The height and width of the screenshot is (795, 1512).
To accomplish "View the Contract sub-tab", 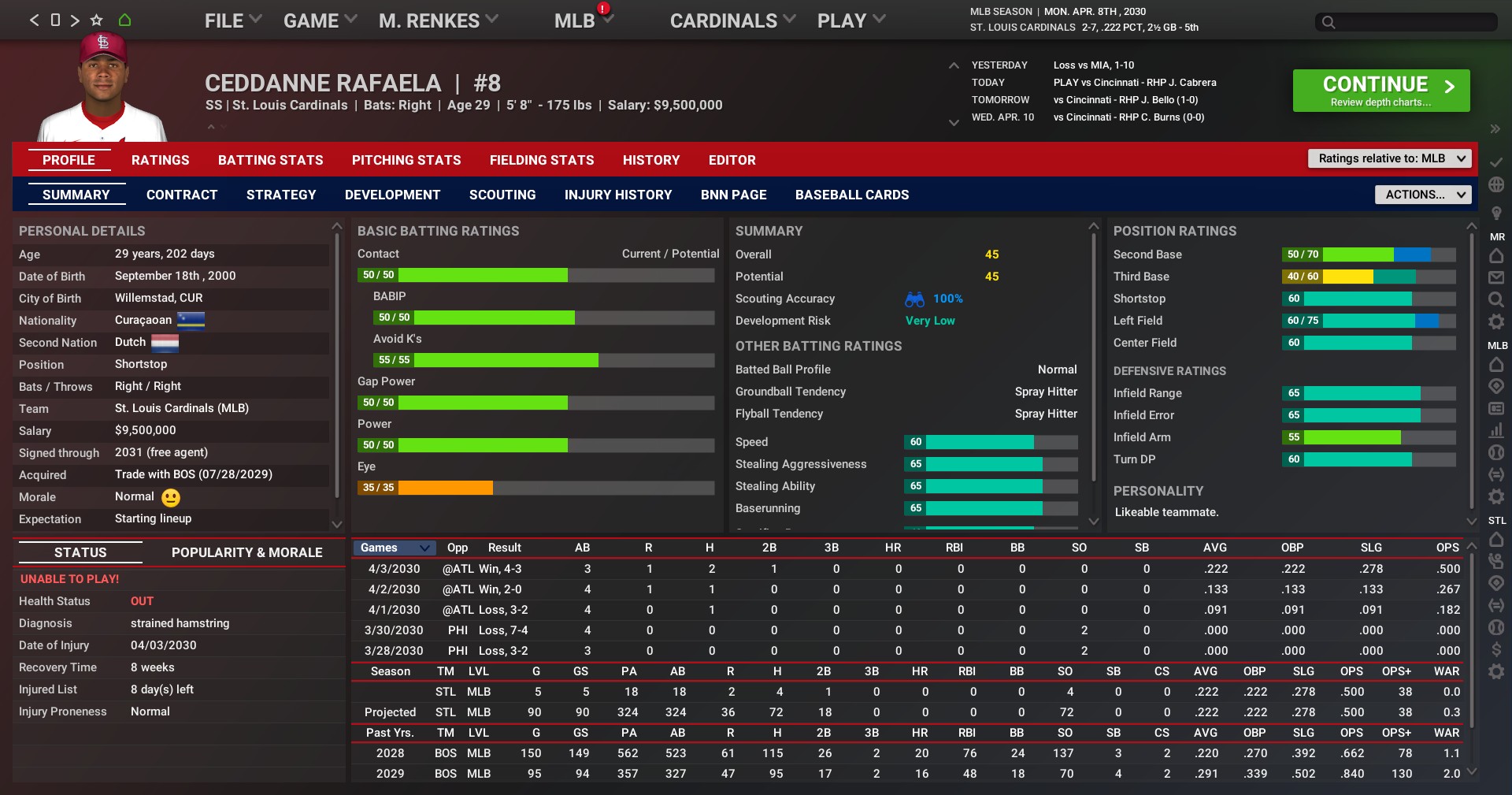I will (x=182, y=195).
